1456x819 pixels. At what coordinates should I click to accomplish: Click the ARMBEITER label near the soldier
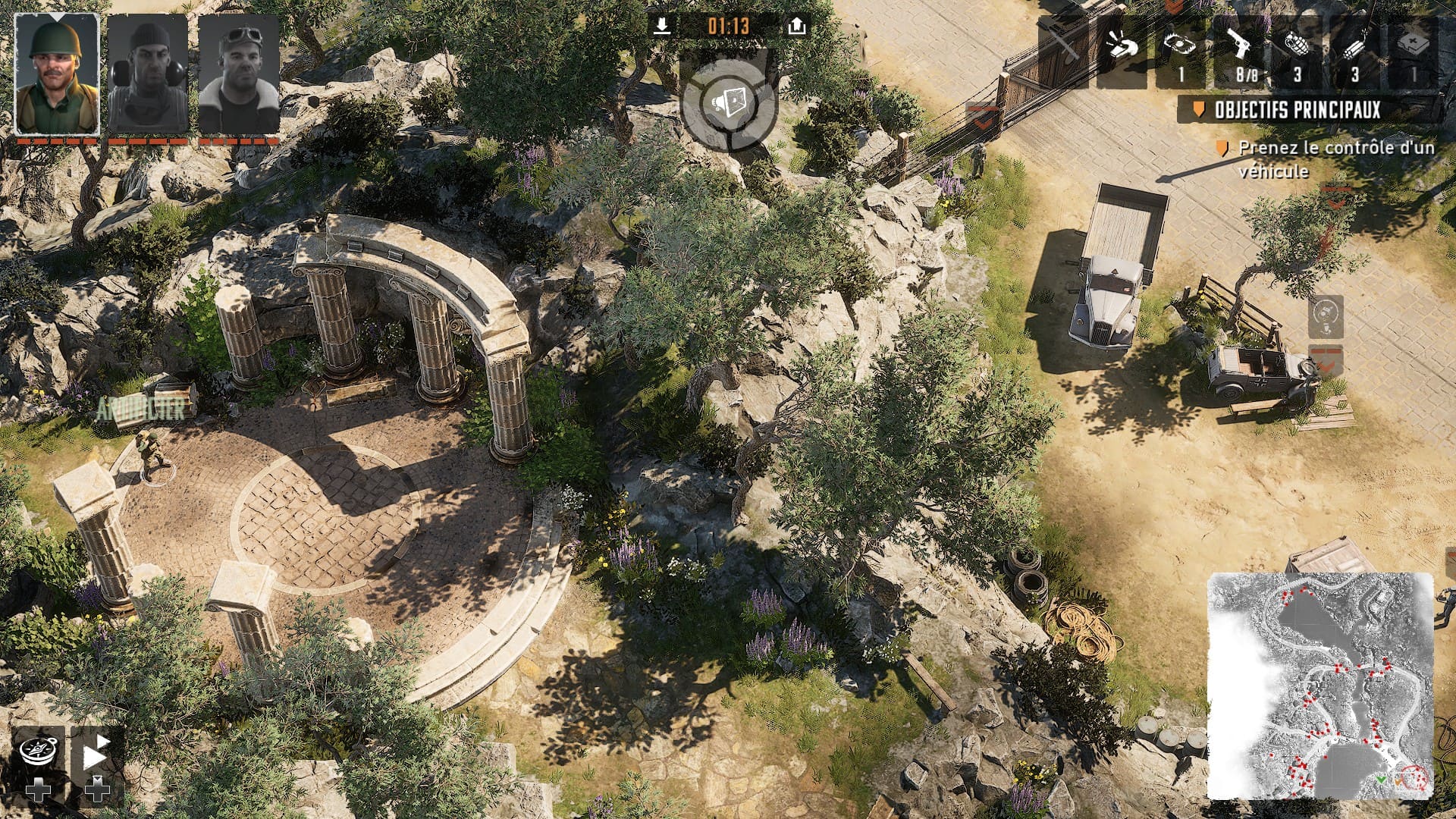pyautogui.click(x=140, y=410)
